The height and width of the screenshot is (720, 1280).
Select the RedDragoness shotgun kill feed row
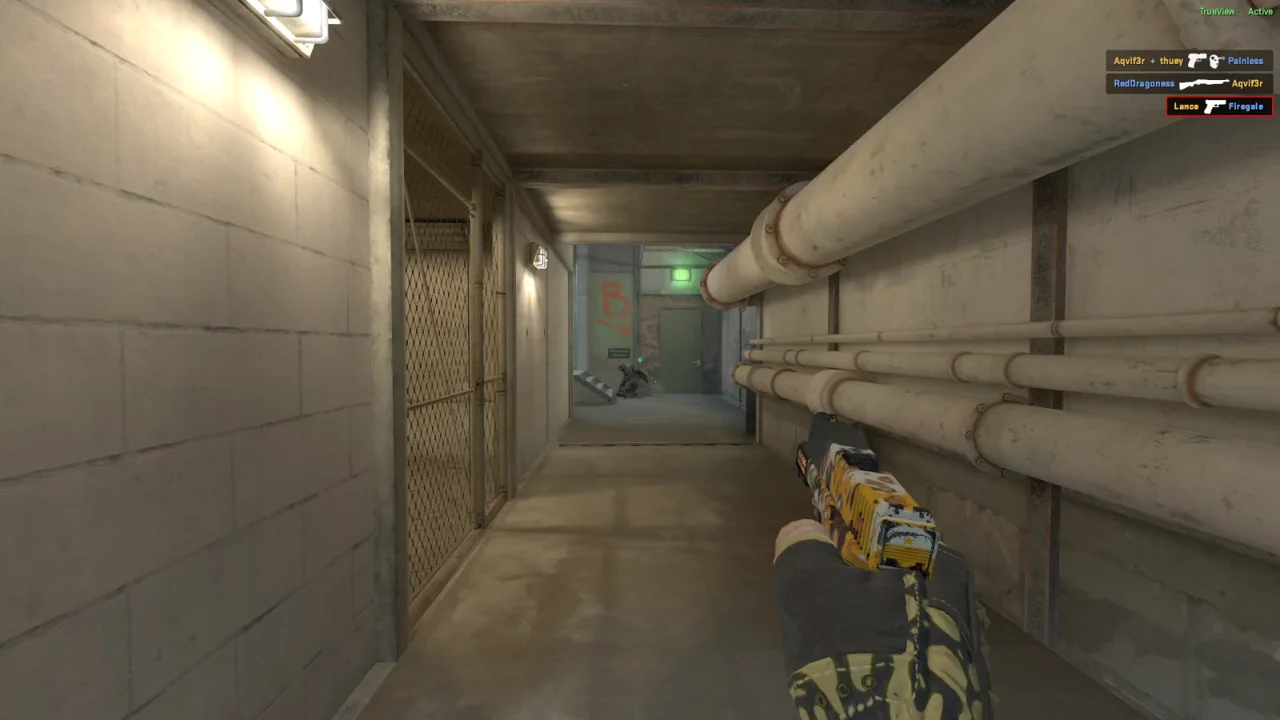click(1188, 84)
